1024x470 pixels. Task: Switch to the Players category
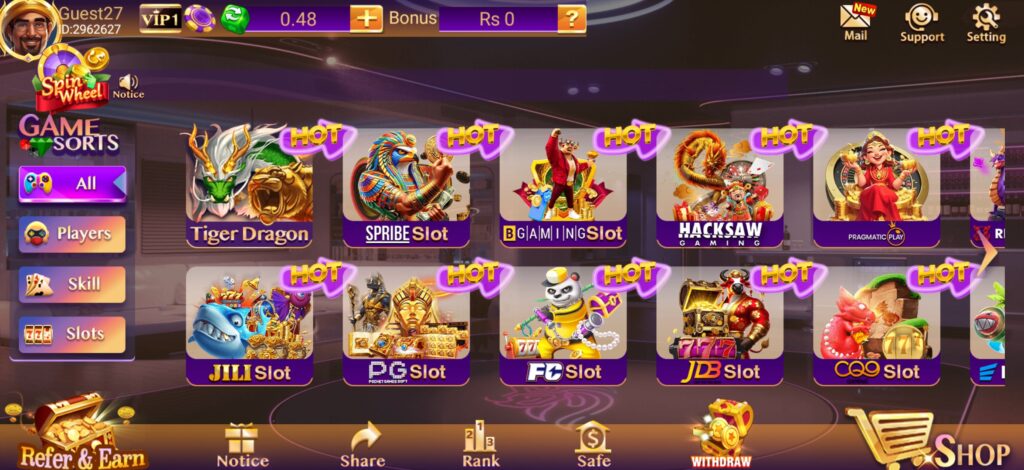coord(72,234)
